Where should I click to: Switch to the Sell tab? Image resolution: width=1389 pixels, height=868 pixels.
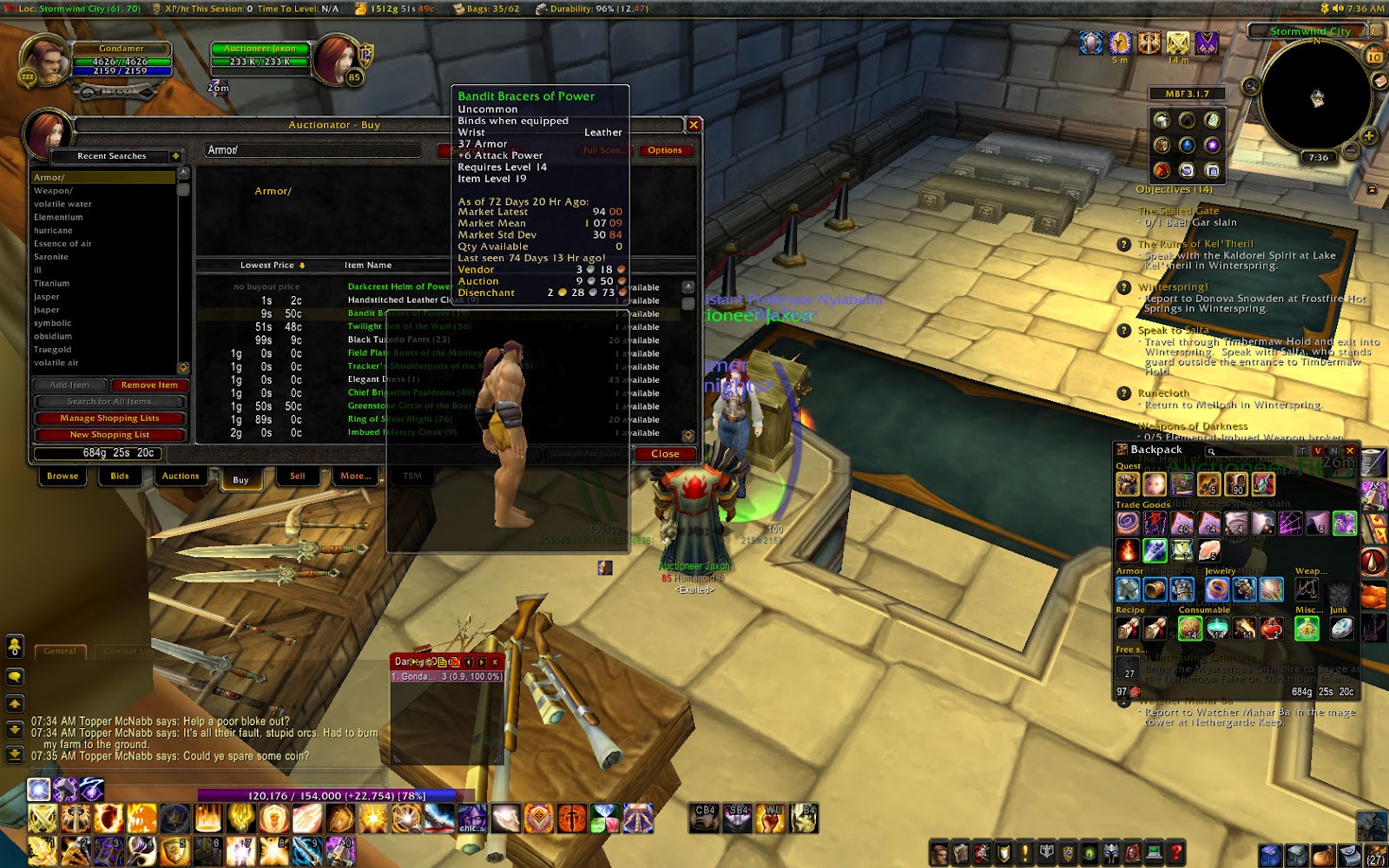coord(296,476)
